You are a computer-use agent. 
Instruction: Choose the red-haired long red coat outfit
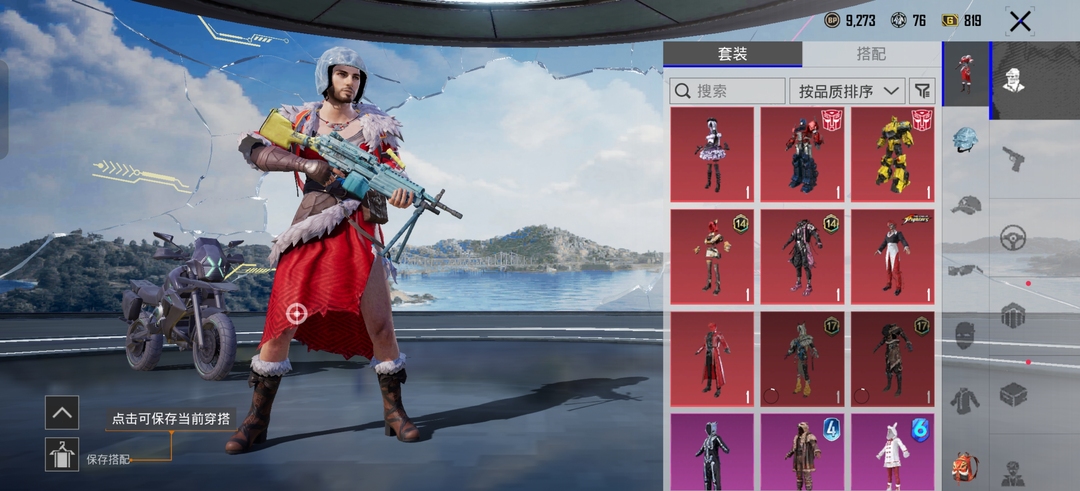[712, 359]
